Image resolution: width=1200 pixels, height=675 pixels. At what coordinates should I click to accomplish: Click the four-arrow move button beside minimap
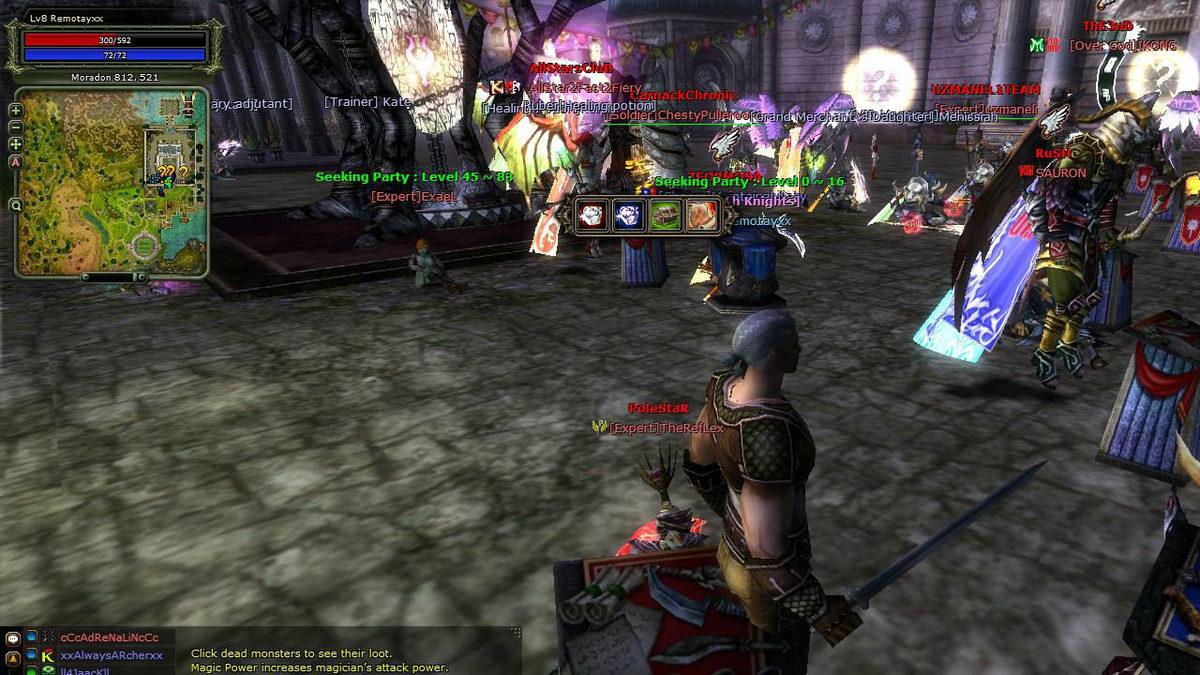16,144
